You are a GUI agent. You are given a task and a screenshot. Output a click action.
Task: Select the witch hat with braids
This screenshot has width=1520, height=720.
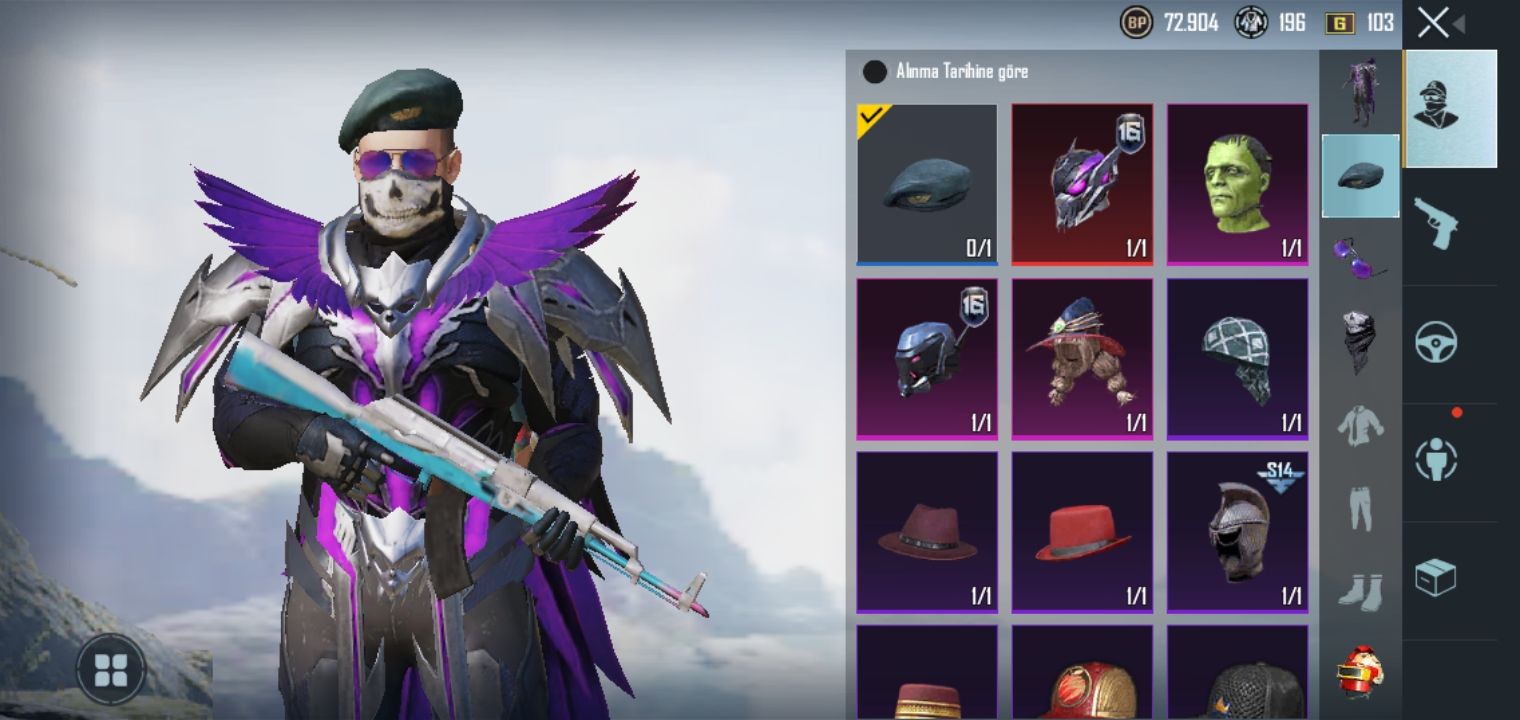pyautogui.click(x=1082, y=359)
